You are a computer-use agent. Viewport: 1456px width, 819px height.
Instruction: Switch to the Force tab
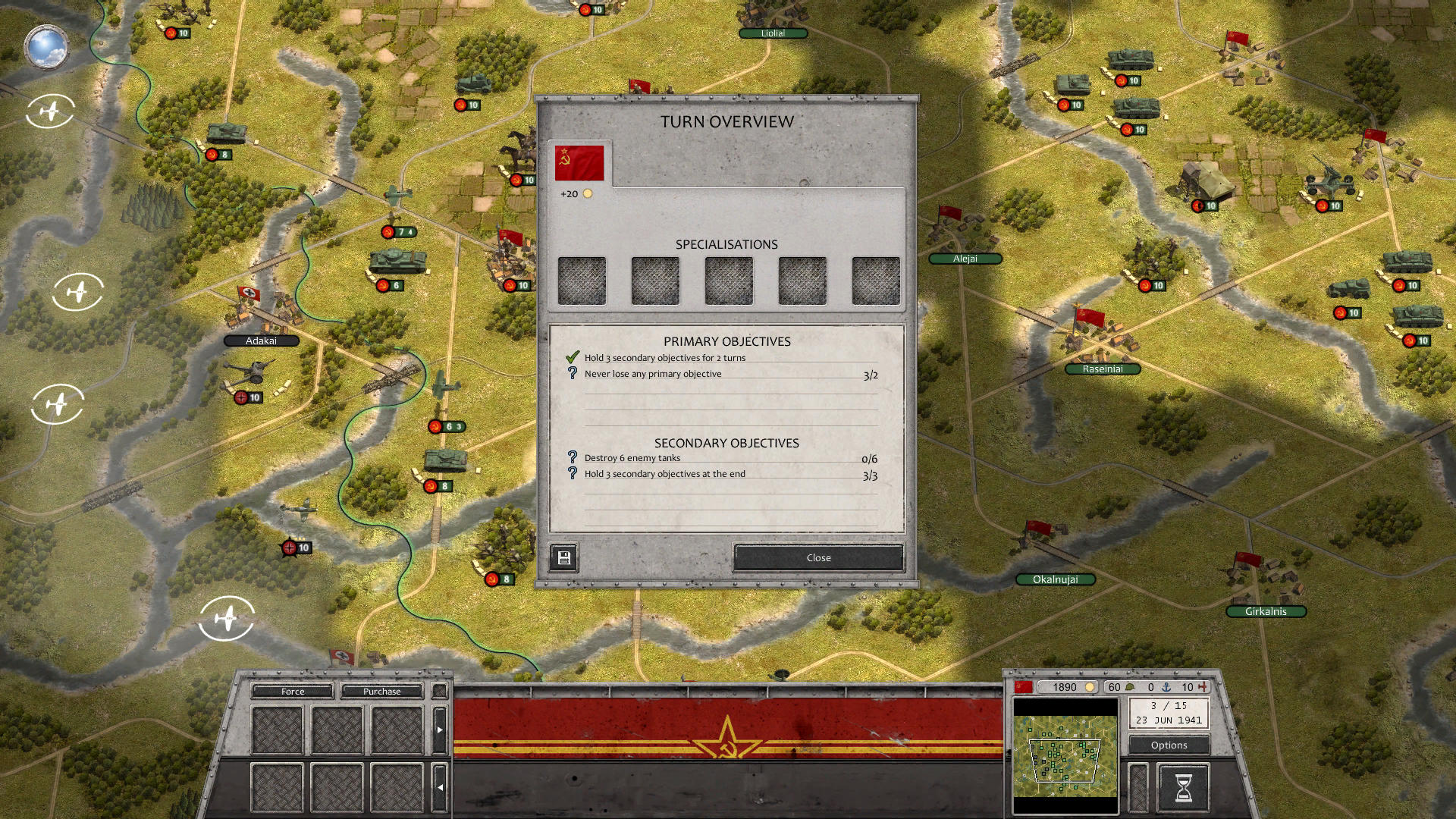(291, 691)
